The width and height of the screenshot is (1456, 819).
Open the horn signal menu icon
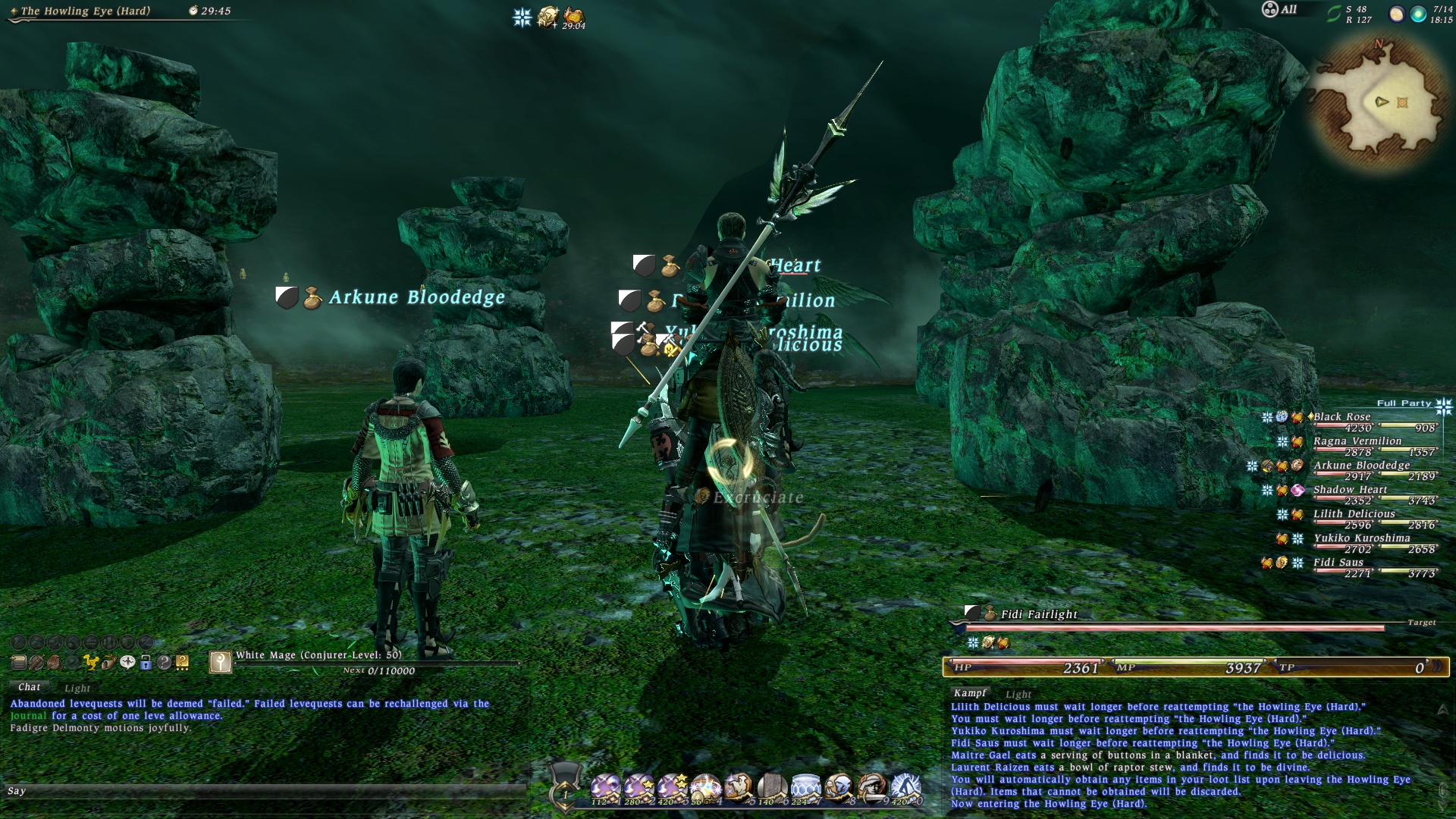tap(109, 662)
